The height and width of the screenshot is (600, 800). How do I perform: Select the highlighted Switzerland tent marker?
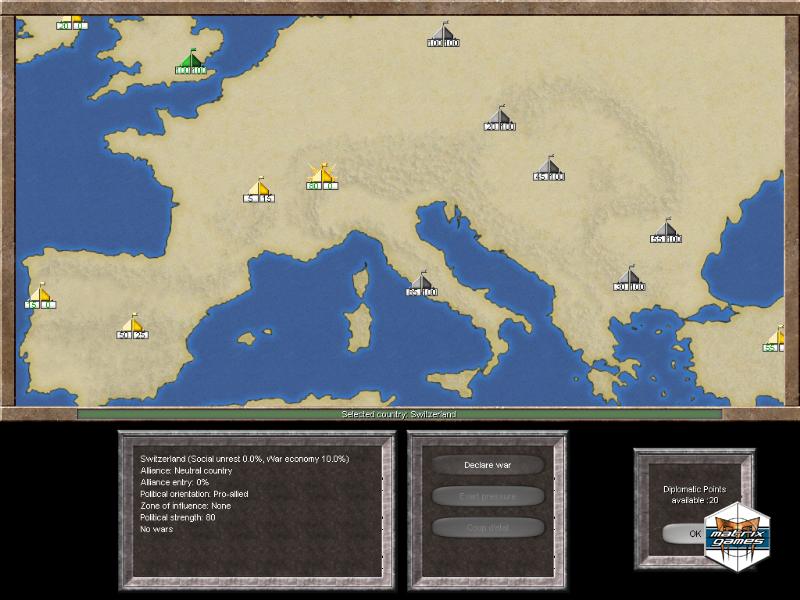321,175
